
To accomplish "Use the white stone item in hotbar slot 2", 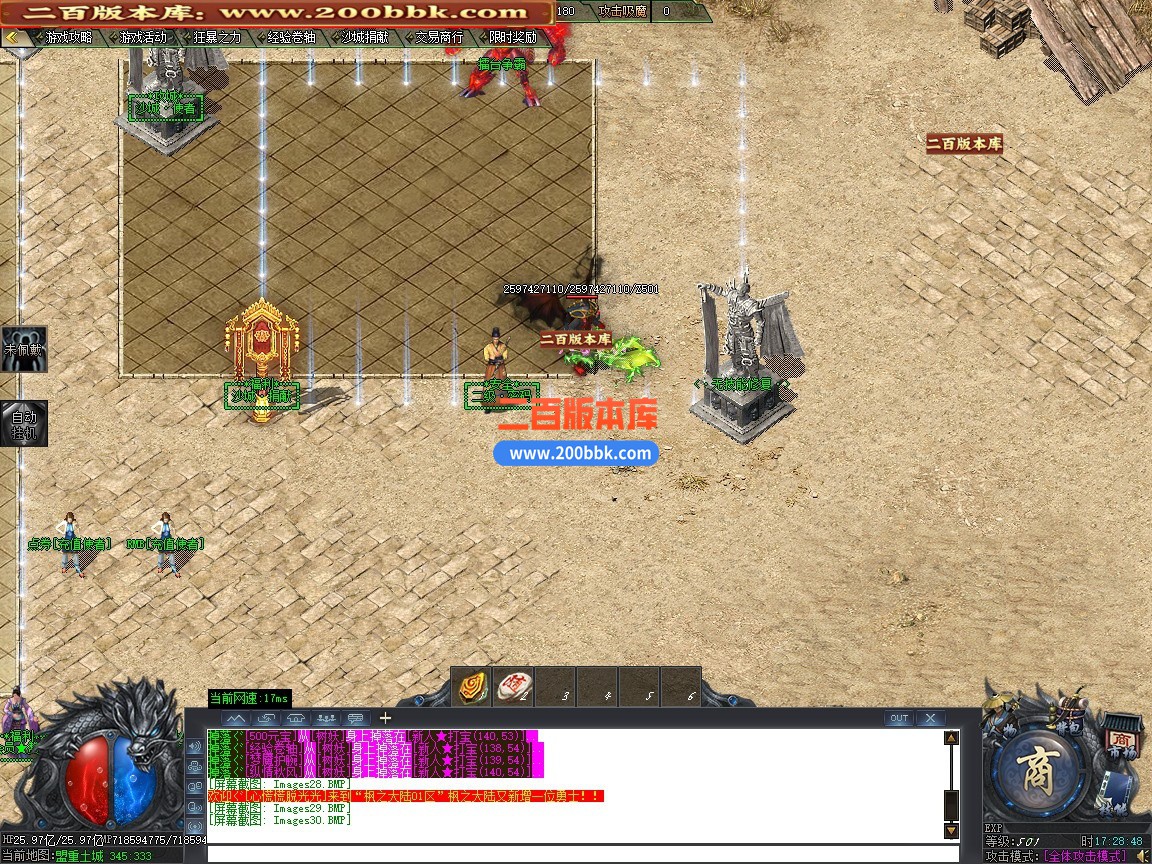I will 514,687.
